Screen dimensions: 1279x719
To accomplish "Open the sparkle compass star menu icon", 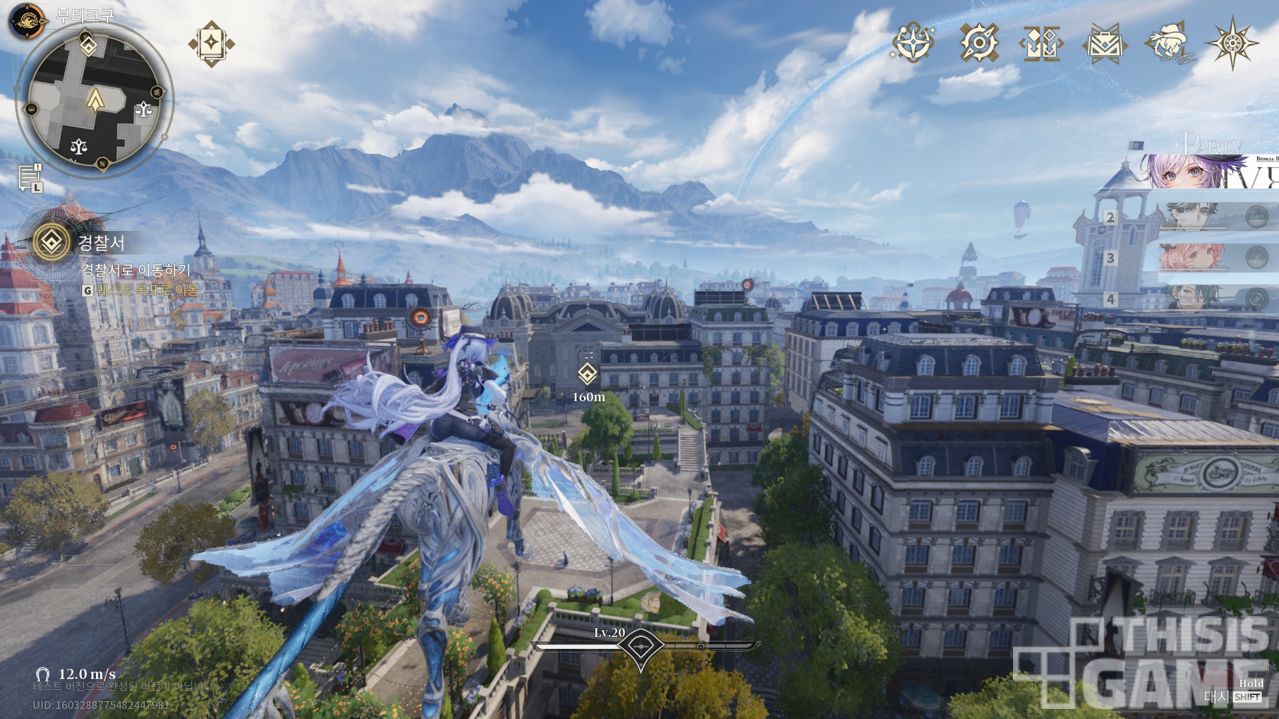I will point(913,42).
